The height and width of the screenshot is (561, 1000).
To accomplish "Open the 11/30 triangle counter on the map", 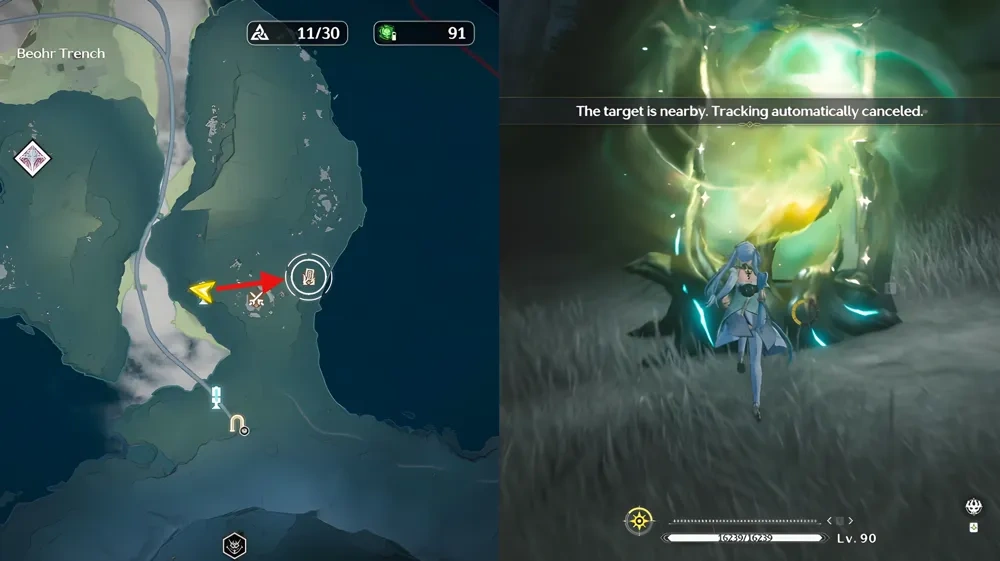I will point(297,33).
